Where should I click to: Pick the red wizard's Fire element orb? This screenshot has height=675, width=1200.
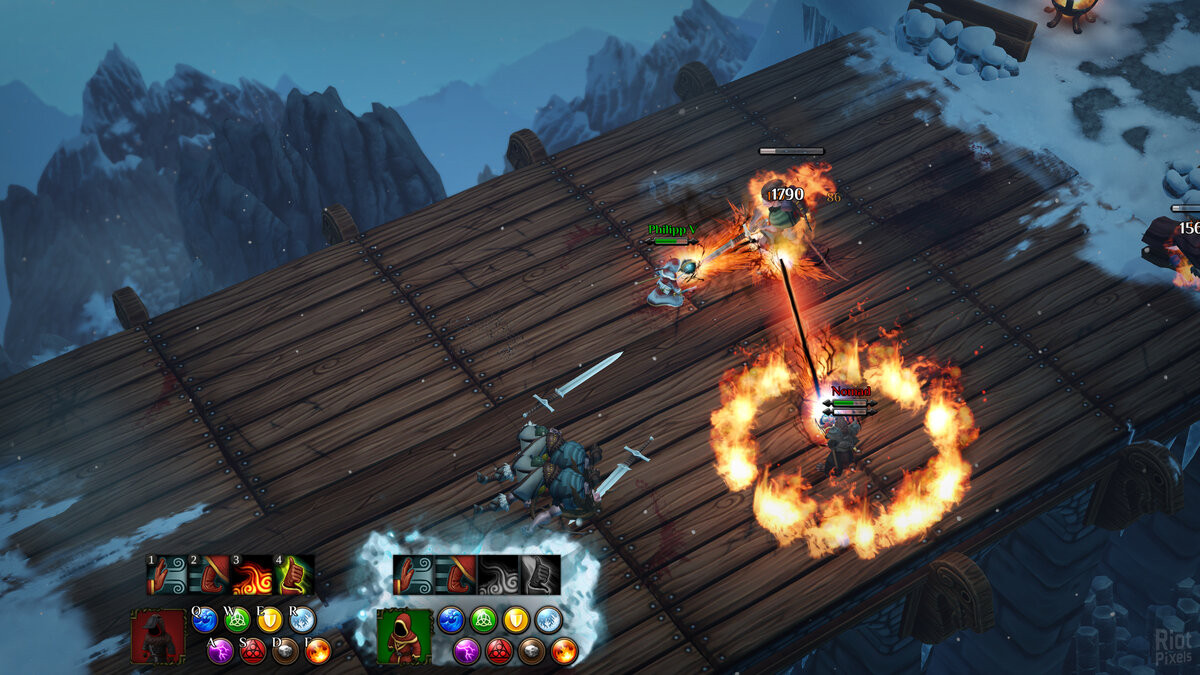318,652
